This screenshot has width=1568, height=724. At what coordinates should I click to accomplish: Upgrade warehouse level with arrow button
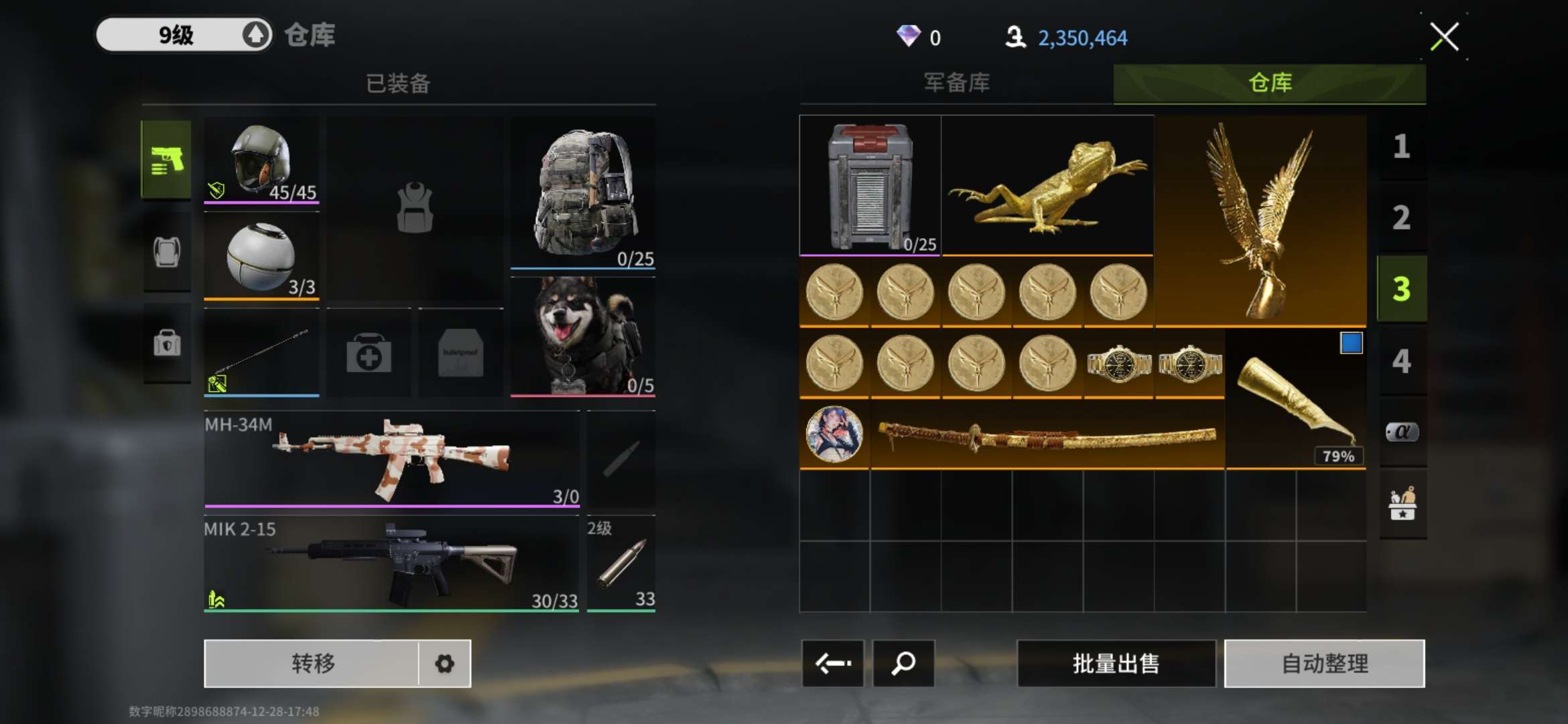255,35
